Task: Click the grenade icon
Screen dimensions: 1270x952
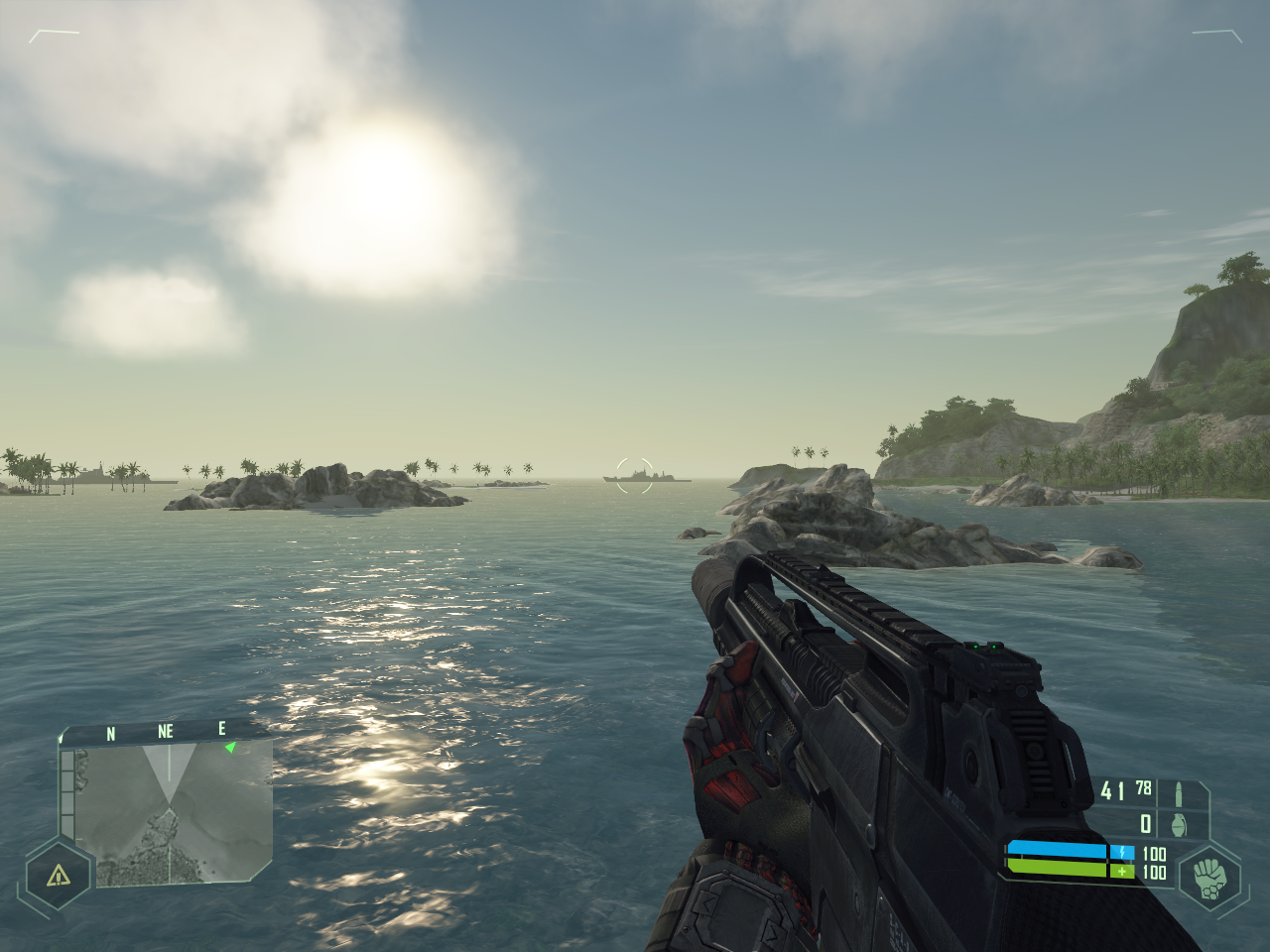Action: click(1179, 824)
